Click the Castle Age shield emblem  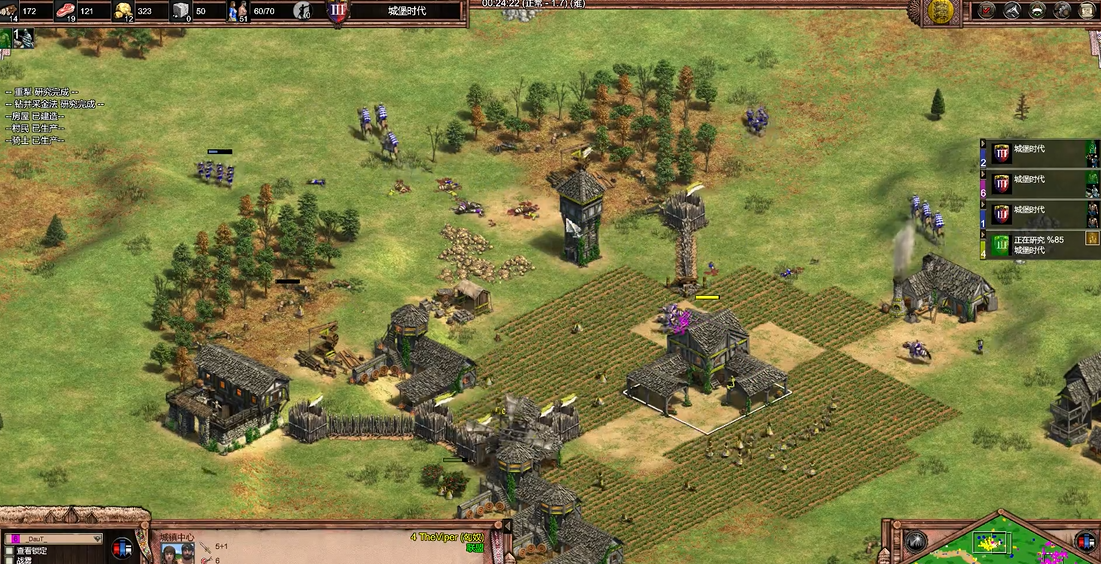[x=338, y=12]
